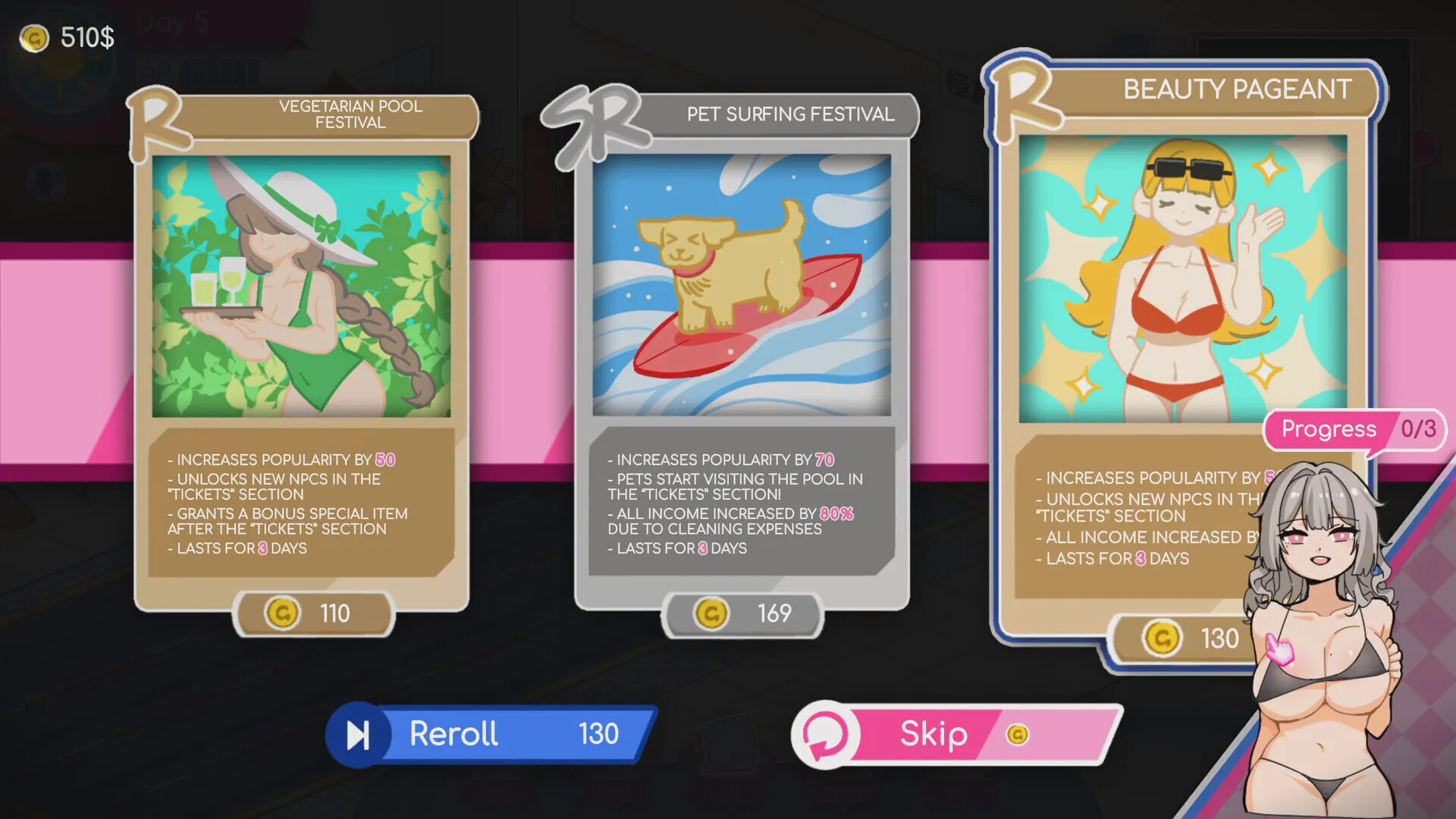Select the Vegetarian Pool Festival card

(301, 288)
